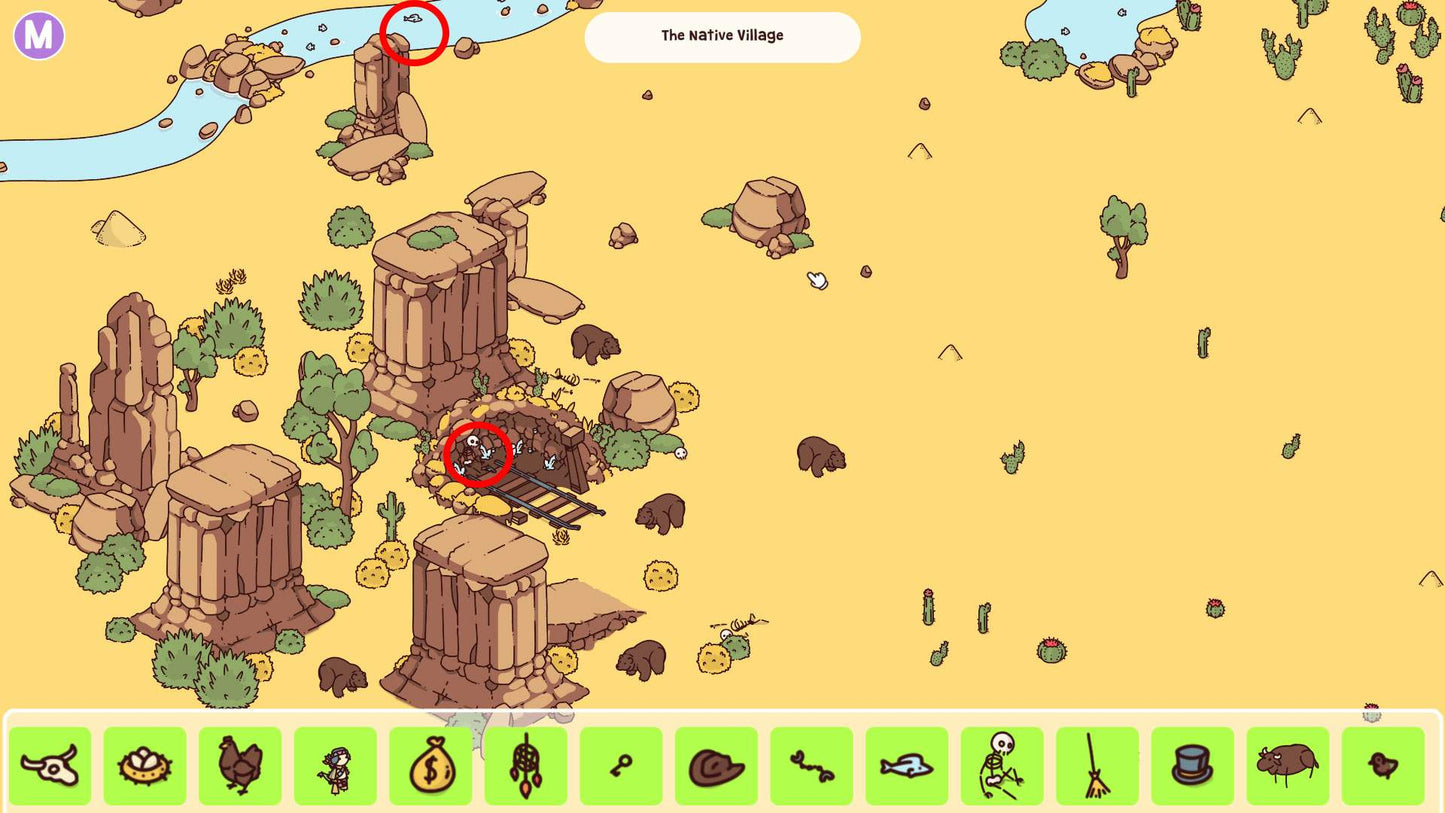This screenshot has height=813, width=1445.
Task: Select the dollar money bag slot
Action: [x=430, y=766]
